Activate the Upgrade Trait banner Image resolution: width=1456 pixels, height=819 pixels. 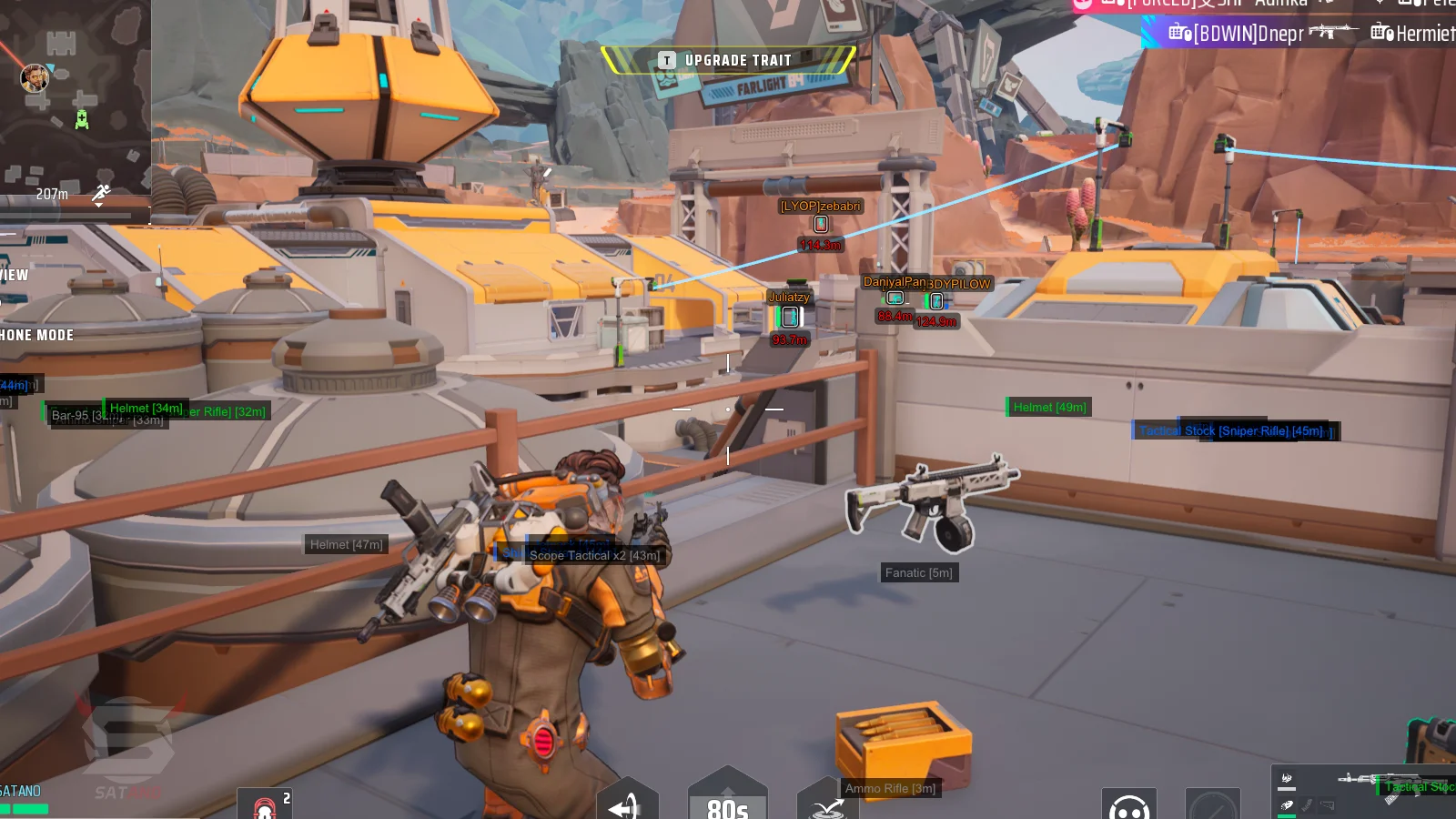[x=728, y=60]
